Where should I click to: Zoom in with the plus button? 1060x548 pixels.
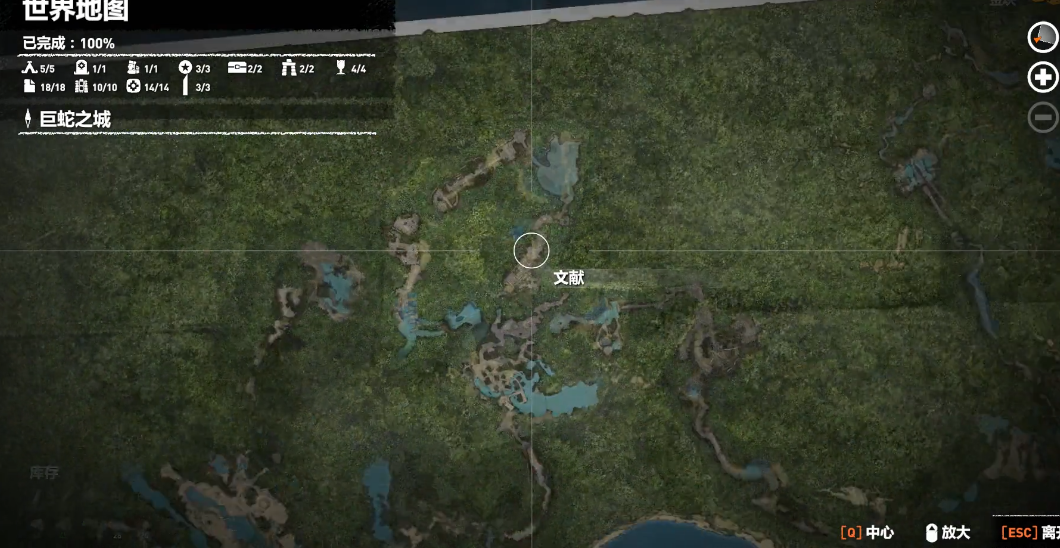tap(1043, 77)
